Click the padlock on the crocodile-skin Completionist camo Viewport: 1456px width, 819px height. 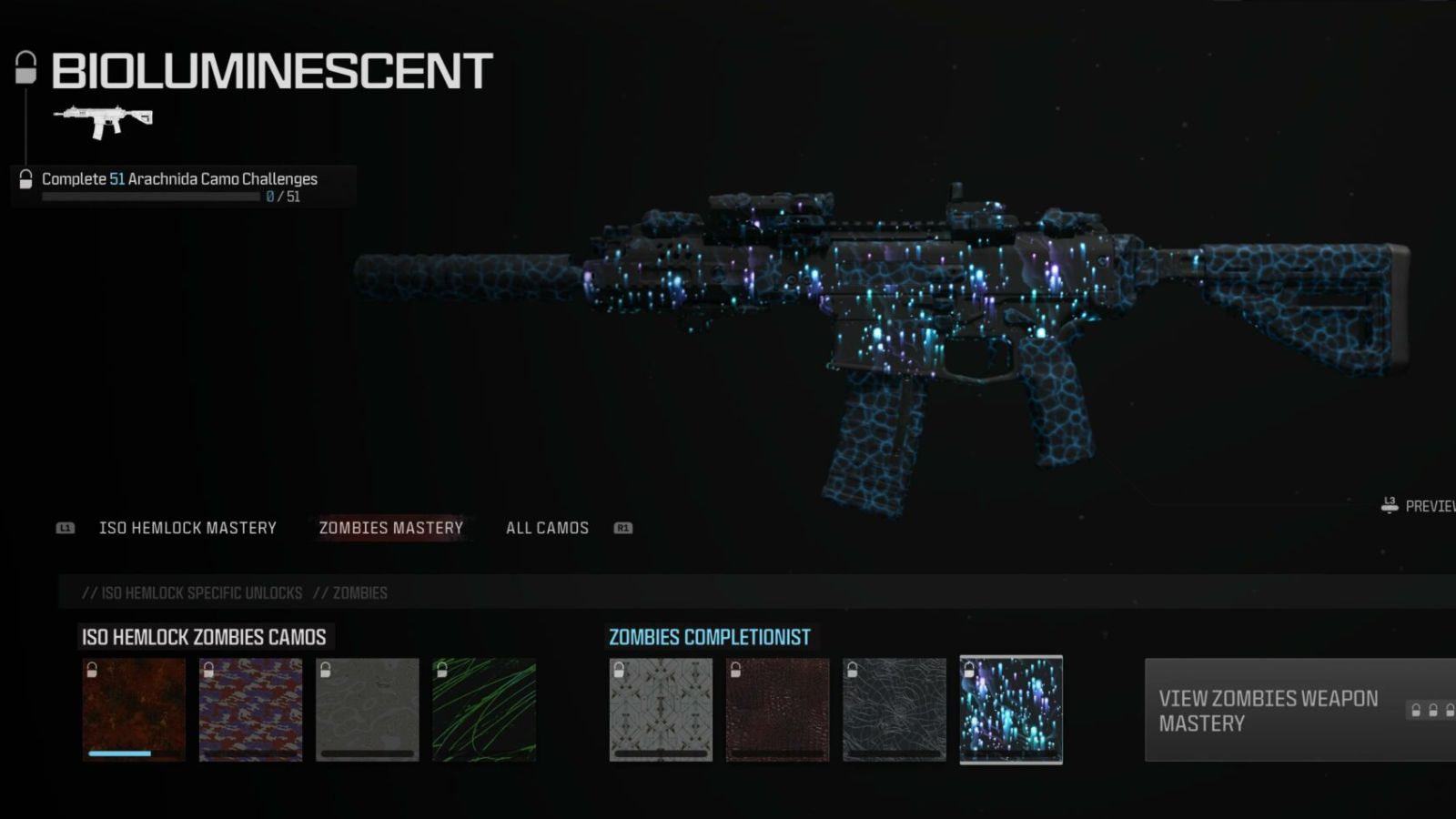pyautogui.click(x=737, y=672)
